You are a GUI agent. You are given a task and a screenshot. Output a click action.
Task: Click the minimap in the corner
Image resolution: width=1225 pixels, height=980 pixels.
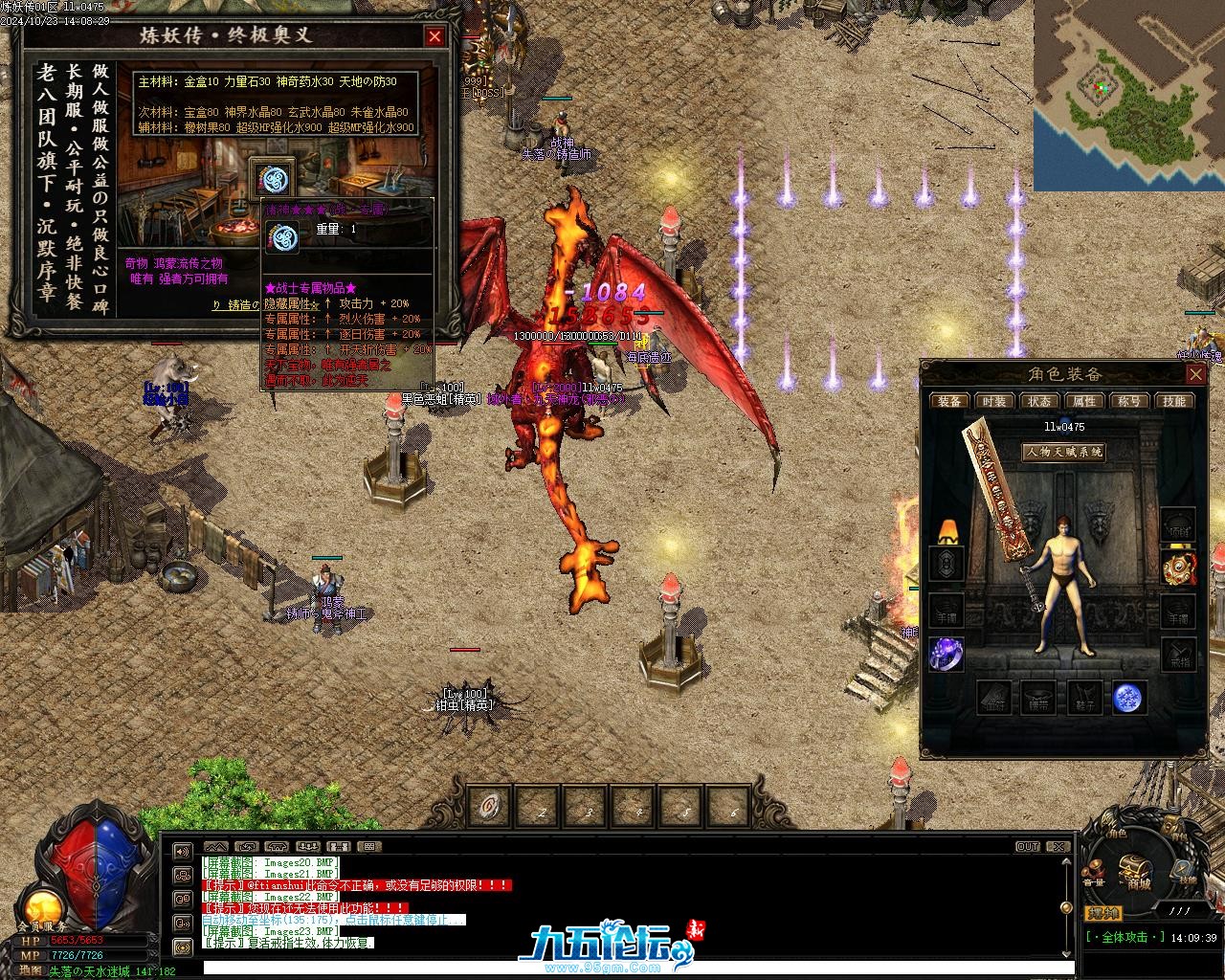click(1128, 94)
